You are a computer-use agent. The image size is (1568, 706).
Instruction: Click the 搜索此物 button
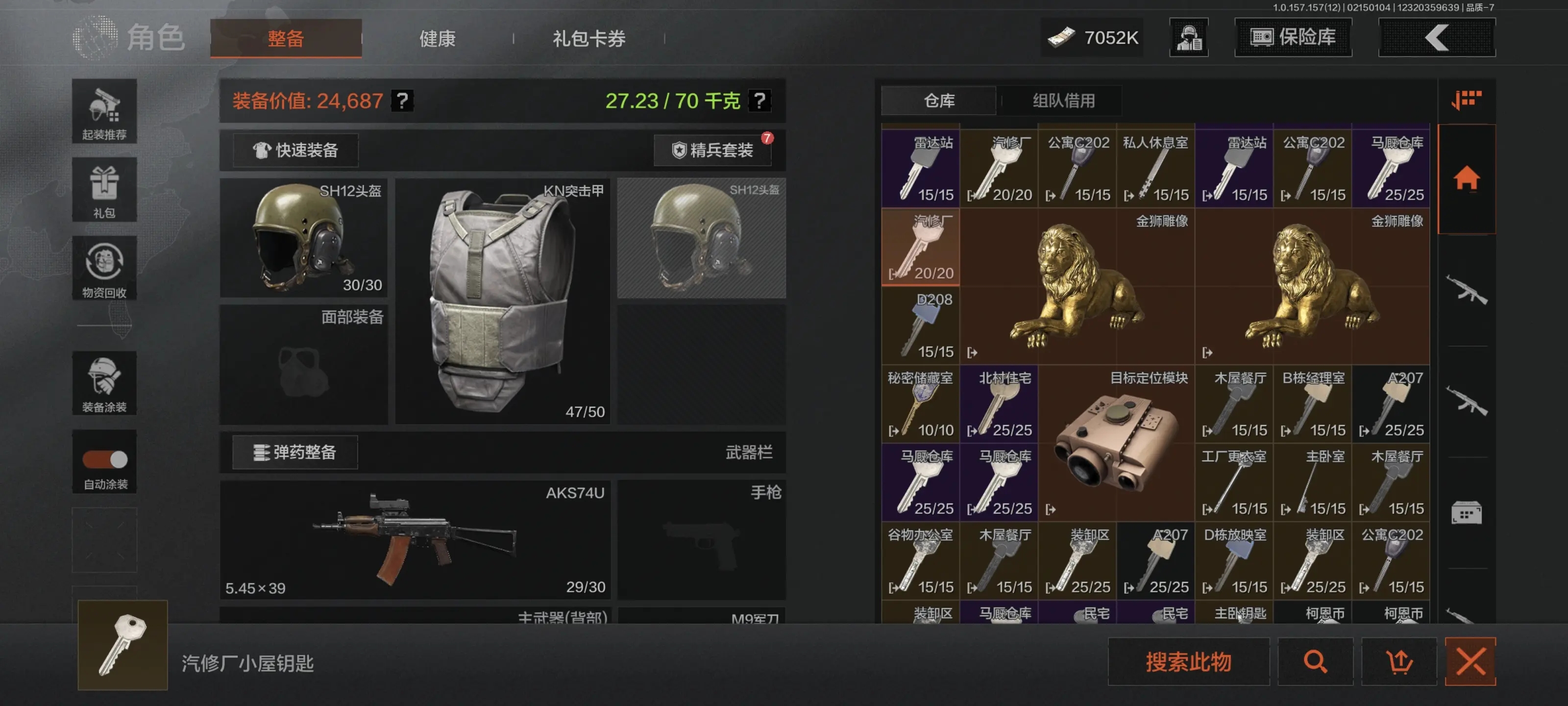coord(1188,661)
